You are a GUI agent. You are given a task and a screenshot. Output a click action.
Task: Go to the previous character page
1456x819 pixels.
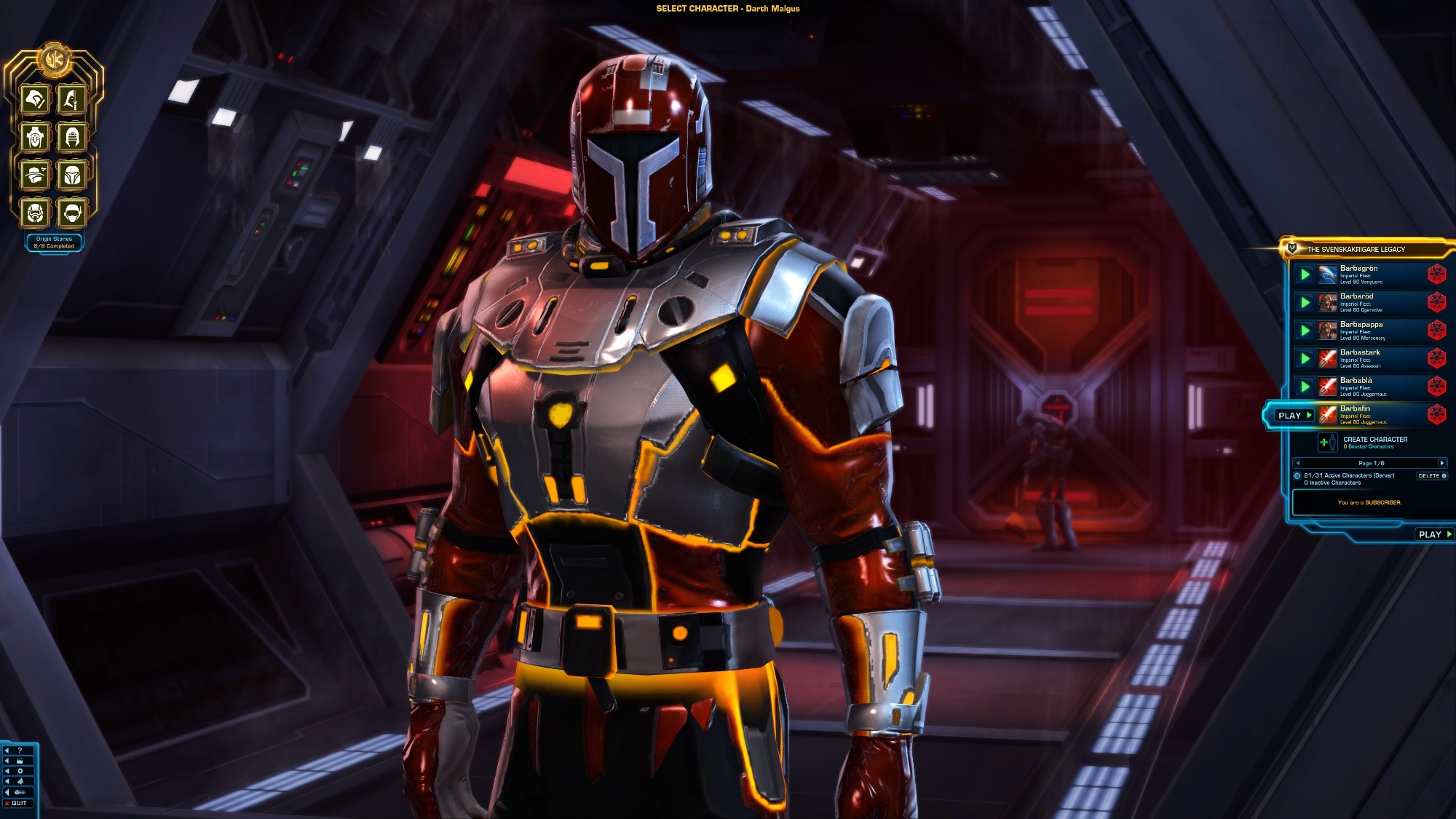coord(1298,463)
